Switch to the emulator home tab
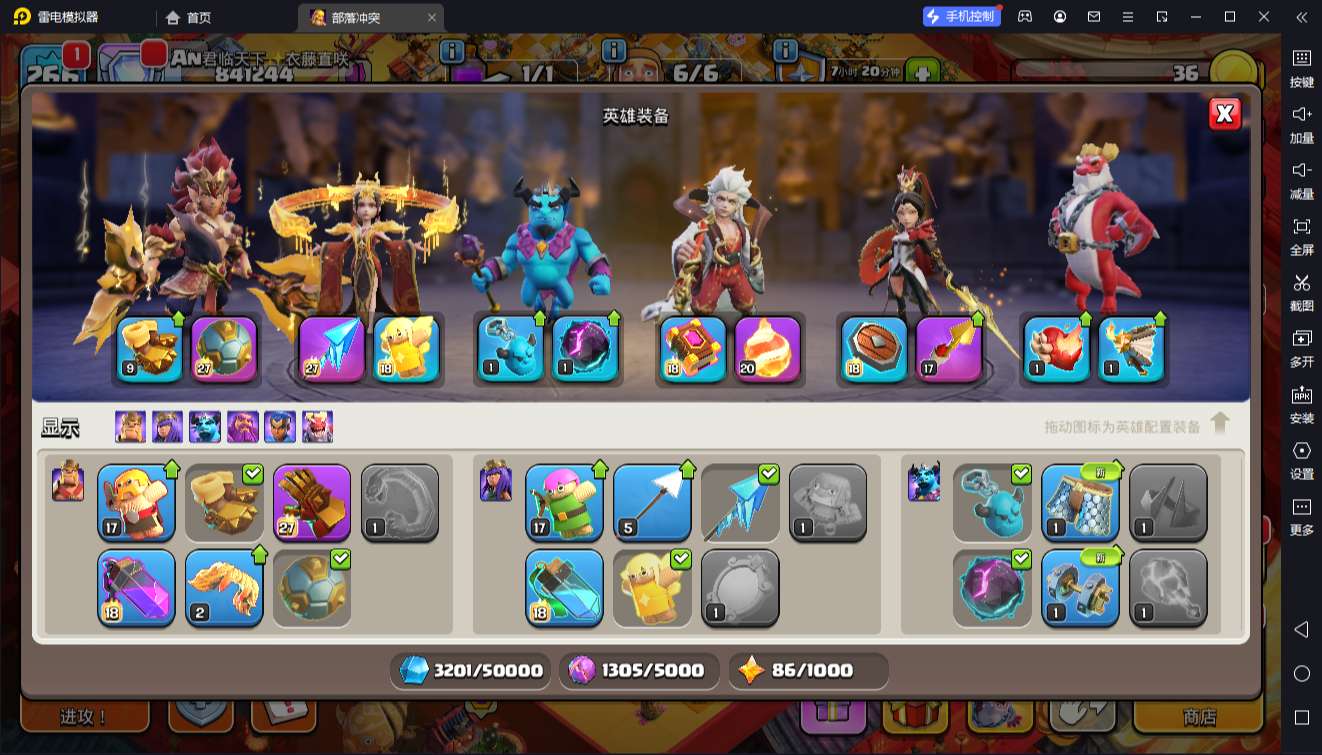 189,17
